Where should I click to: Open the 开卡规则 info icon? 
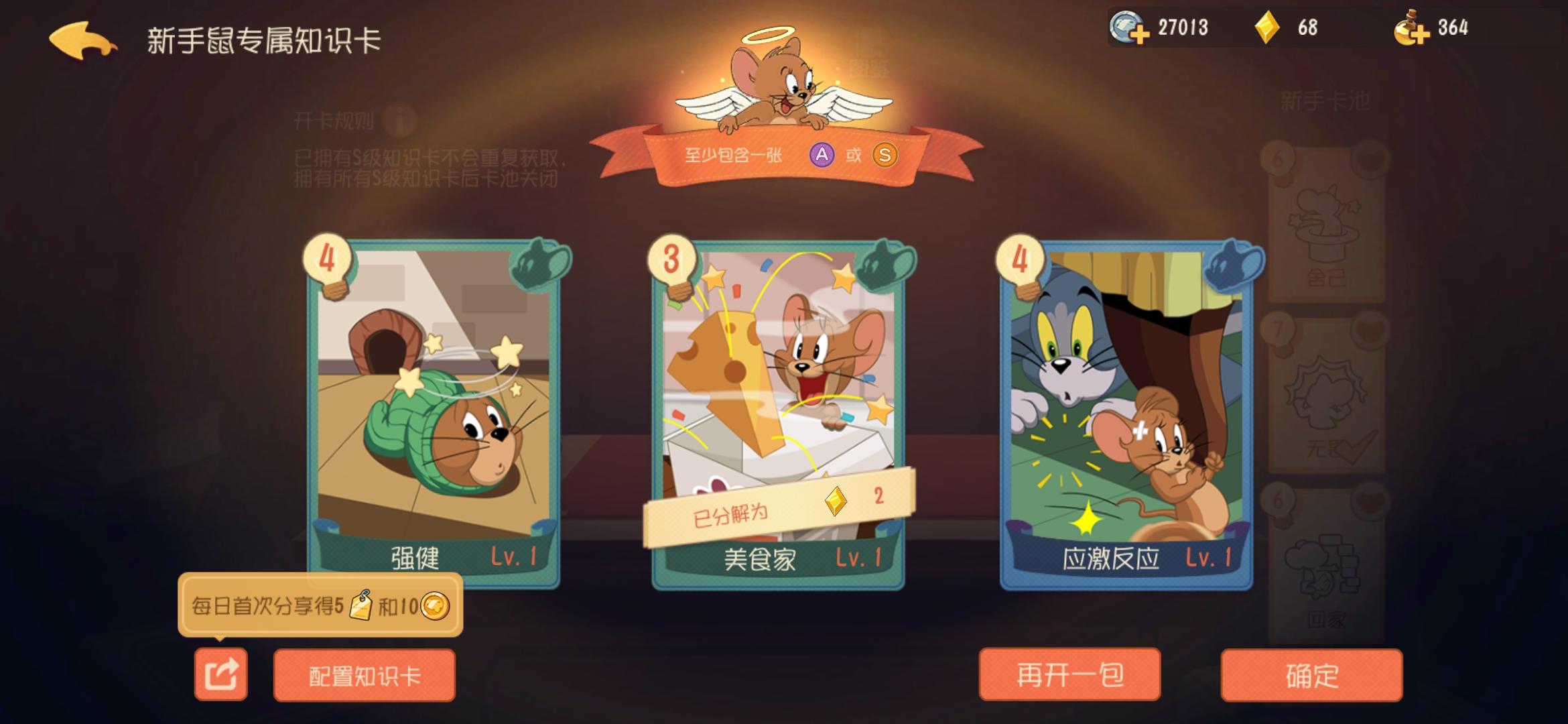[x=399, y=120]
